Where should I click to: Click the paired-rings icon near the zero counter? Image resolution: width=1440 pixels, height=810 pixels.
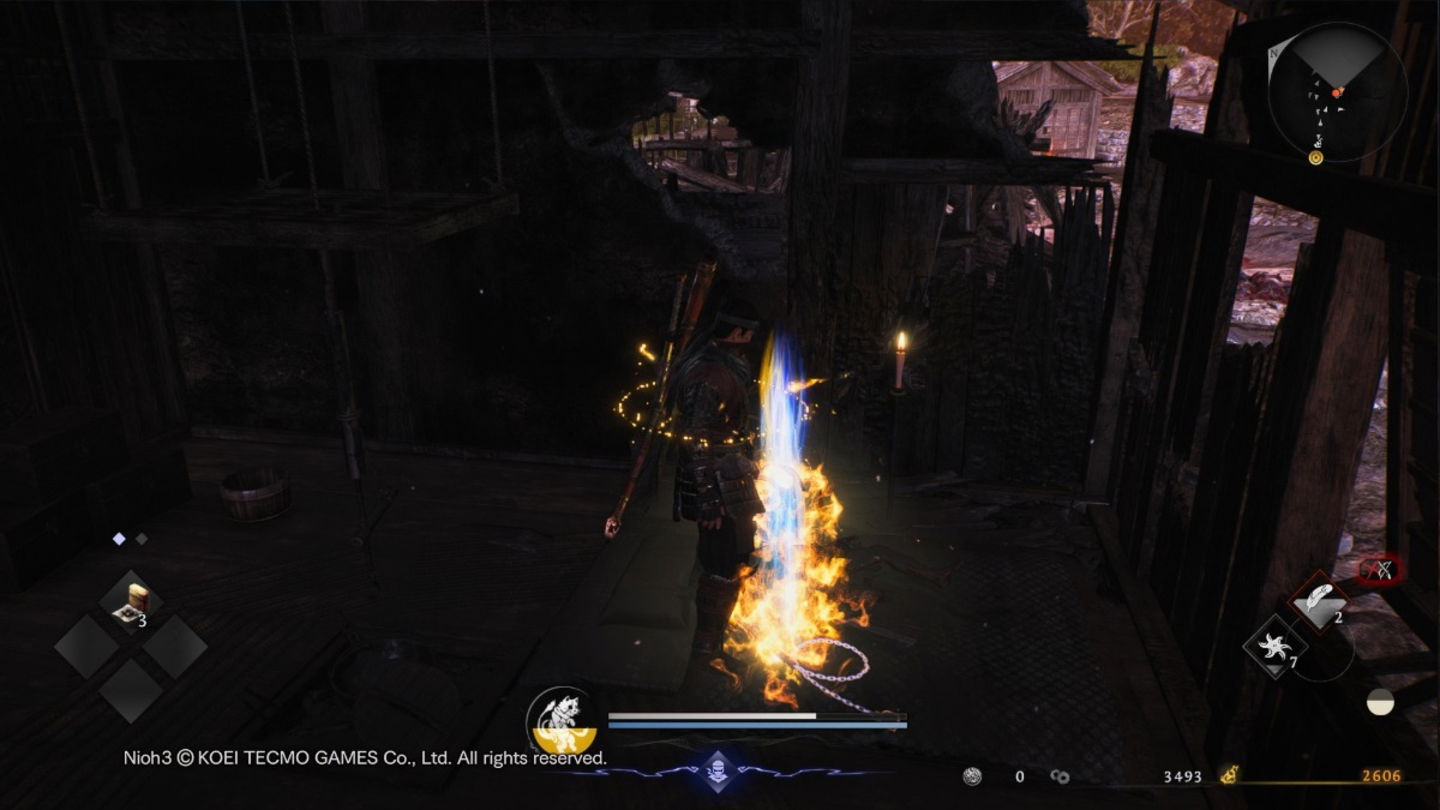point(1060,776)
